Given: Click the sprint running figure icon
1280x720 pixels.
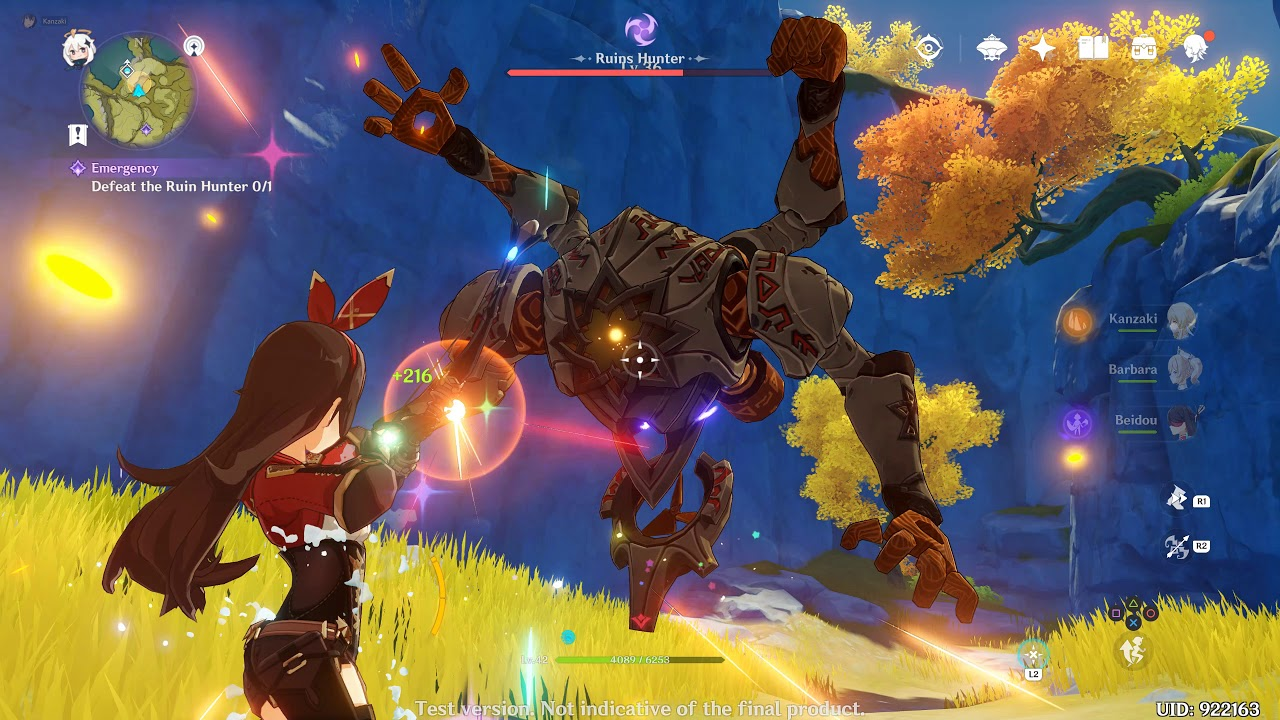Looking at the screenshot, I should tap(1132, 652).
